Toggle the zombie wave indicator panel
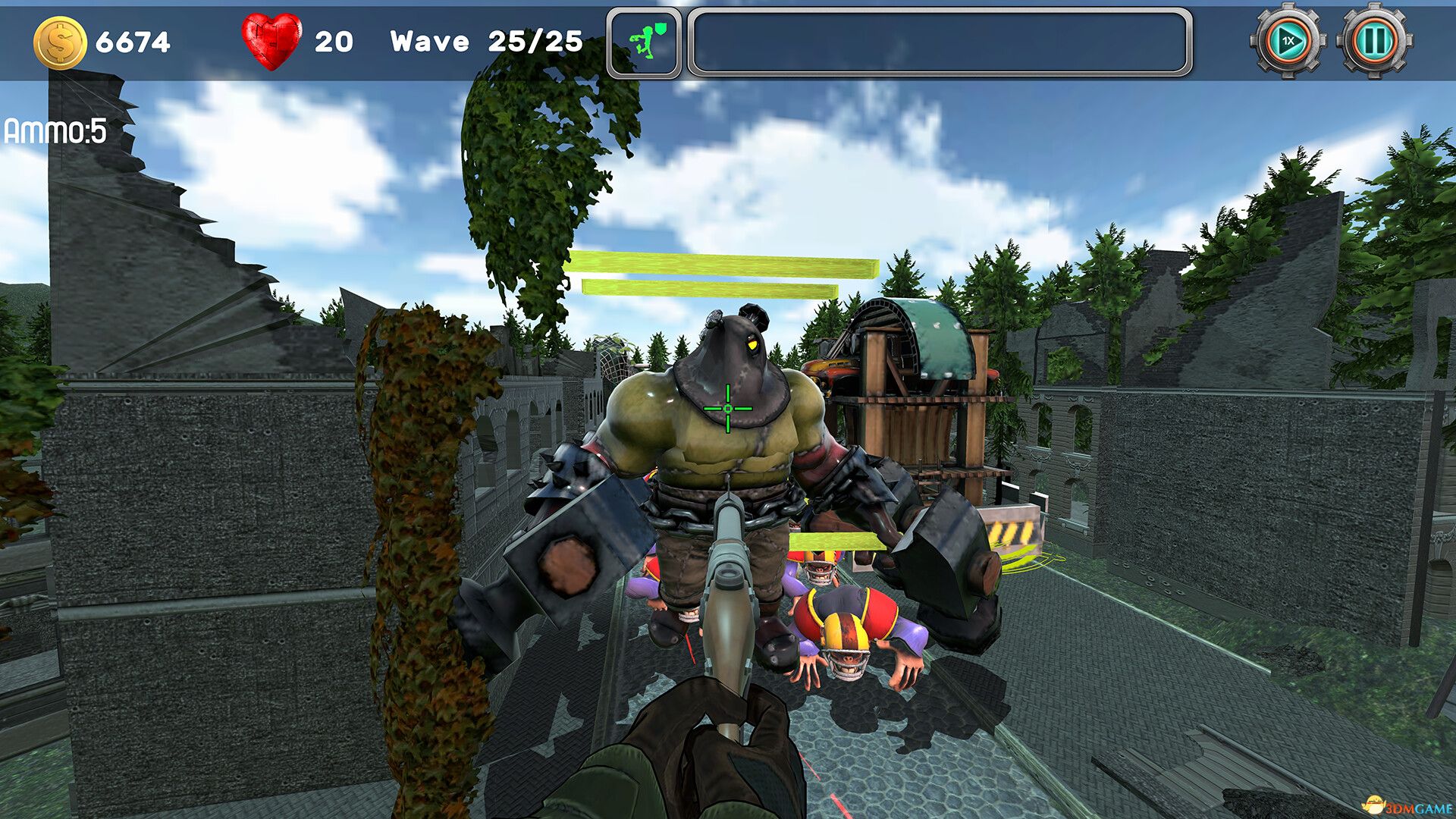The image size is (1456, 819). pos(644,40)
